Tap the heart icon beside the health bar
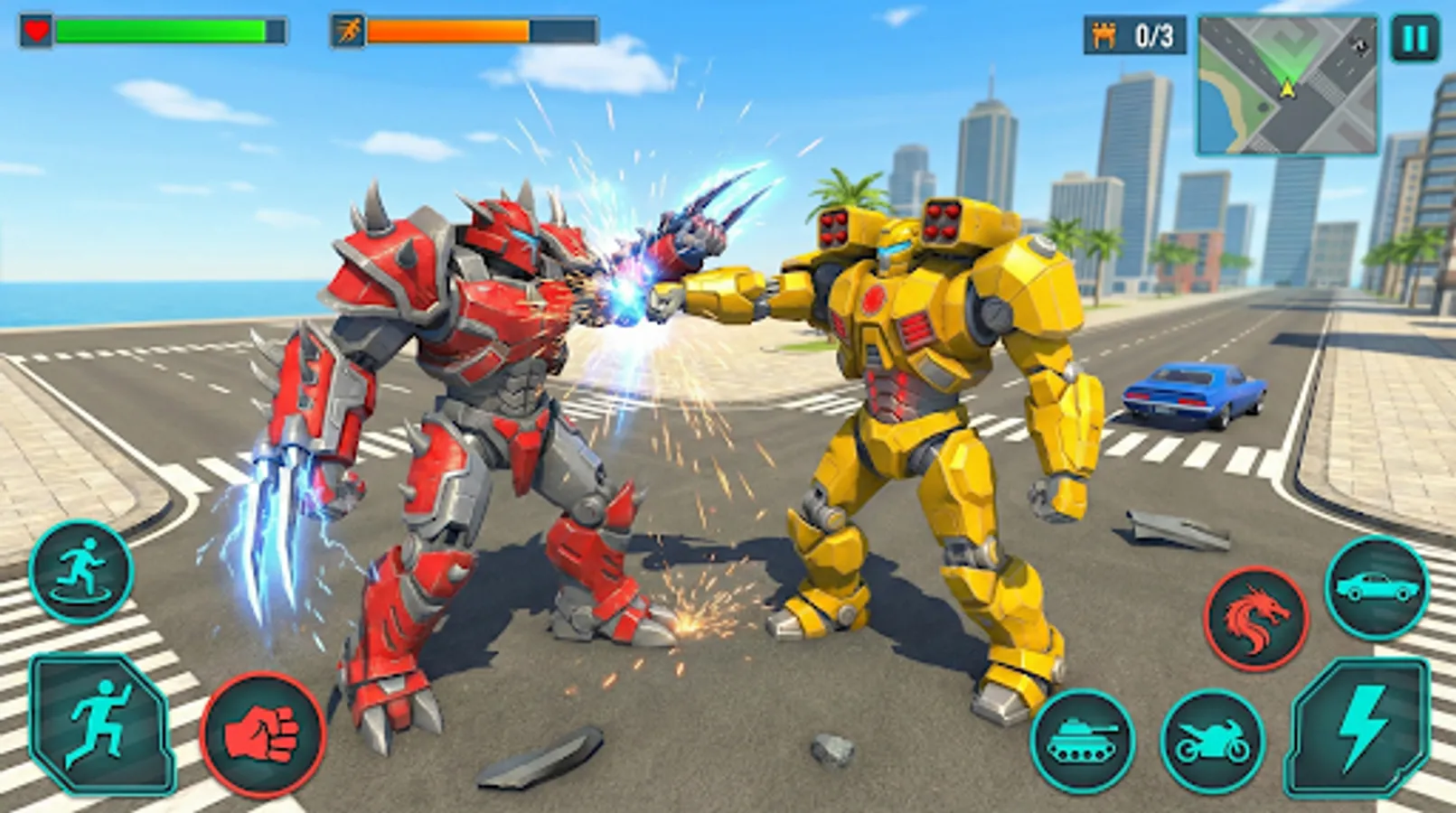Viewport: 1456px width, 813px height. pyautogui.click(x=34, y=28)
